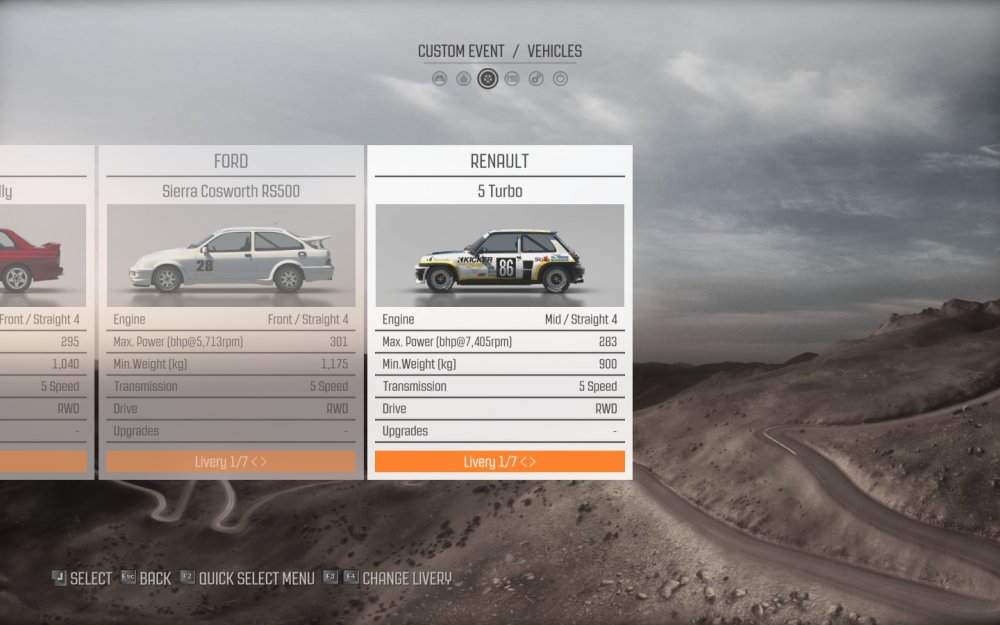
Task: Jump to the power-symbol final step icon
Action: point(560,78)
